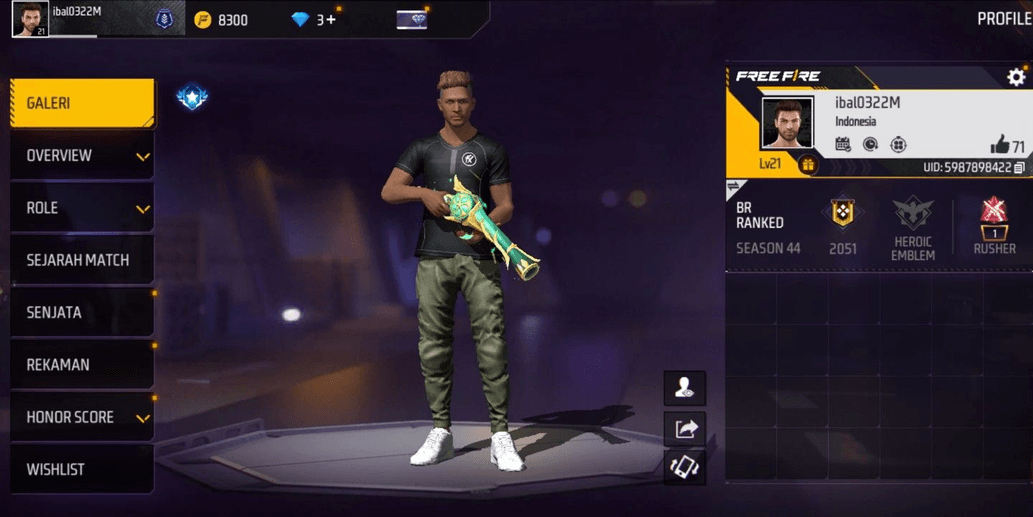Image resolution: width=1033 pixels, height=517 pixels.
Task: Toggle the rotate phone view button
Action: [685, 467]
